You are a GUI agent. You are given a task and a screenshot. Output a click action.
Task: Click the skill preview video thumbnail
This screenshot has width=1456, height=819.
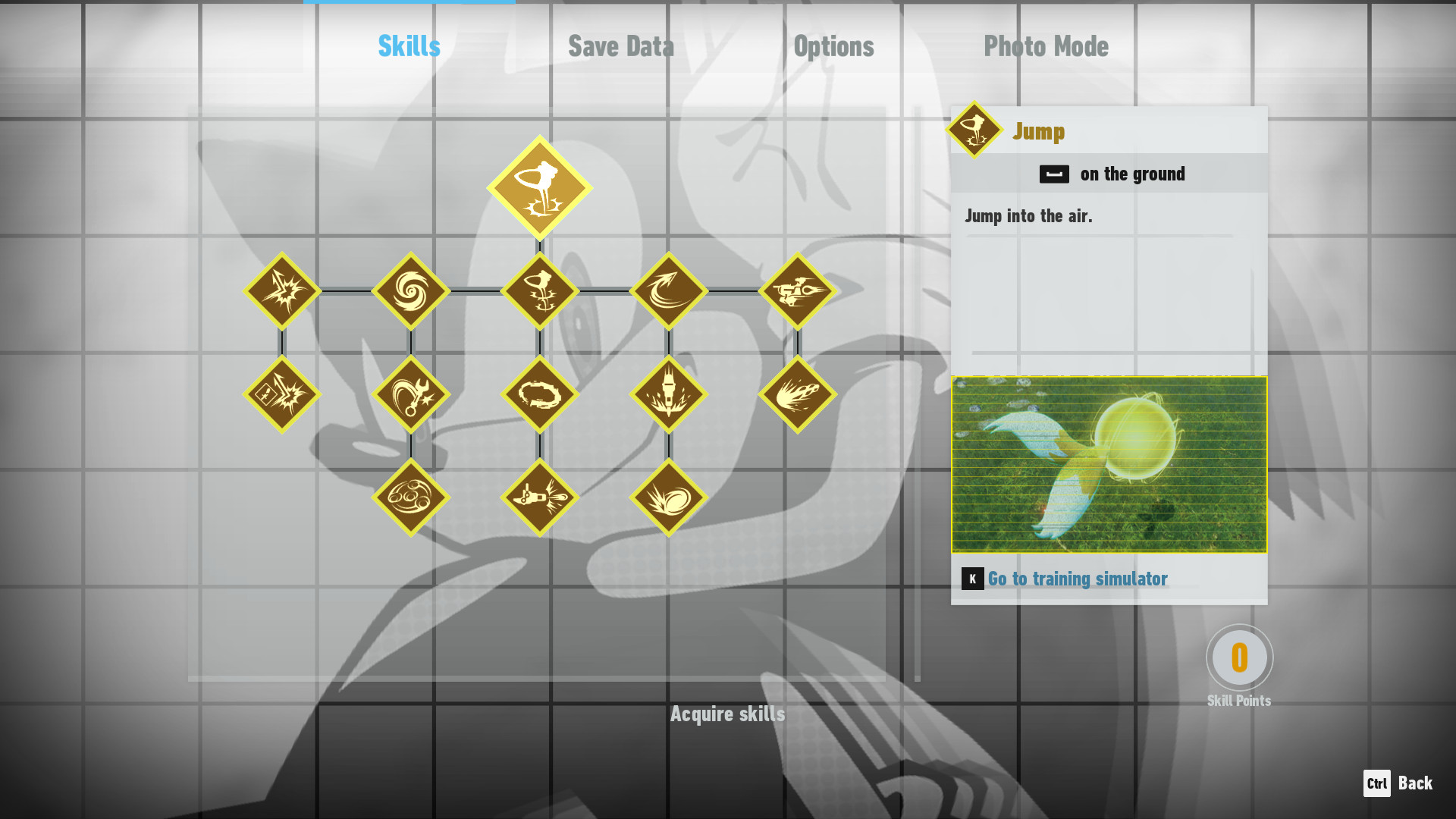(x=1107, y=464)
